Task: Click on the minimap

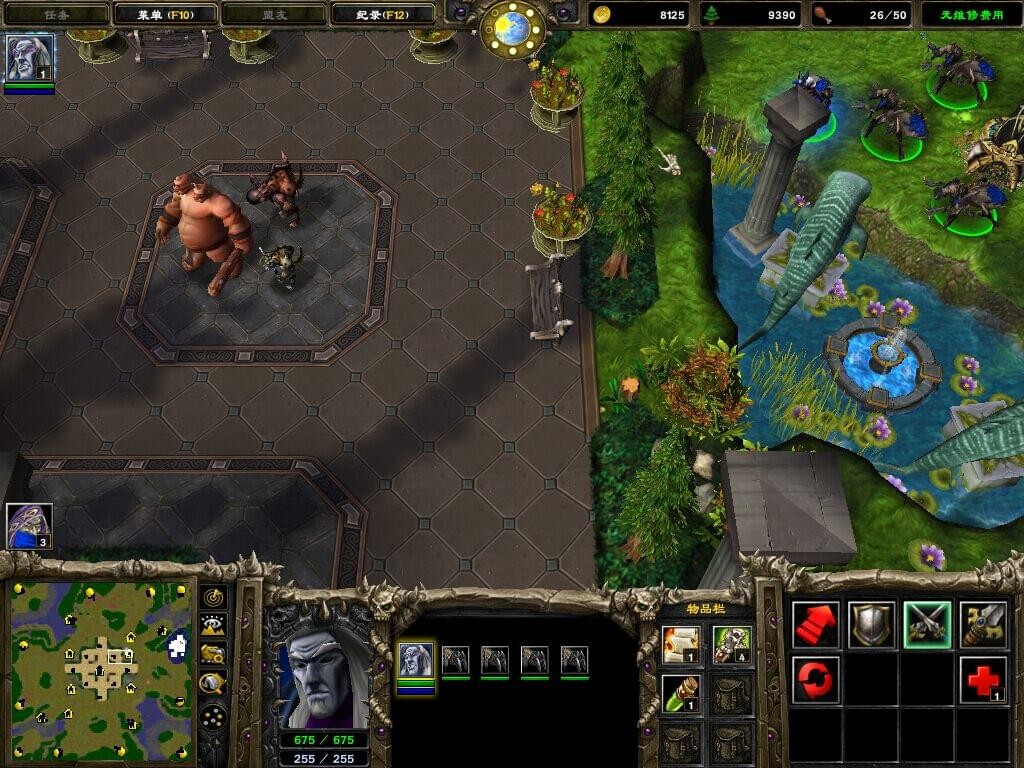Action: tap(101, 670)
